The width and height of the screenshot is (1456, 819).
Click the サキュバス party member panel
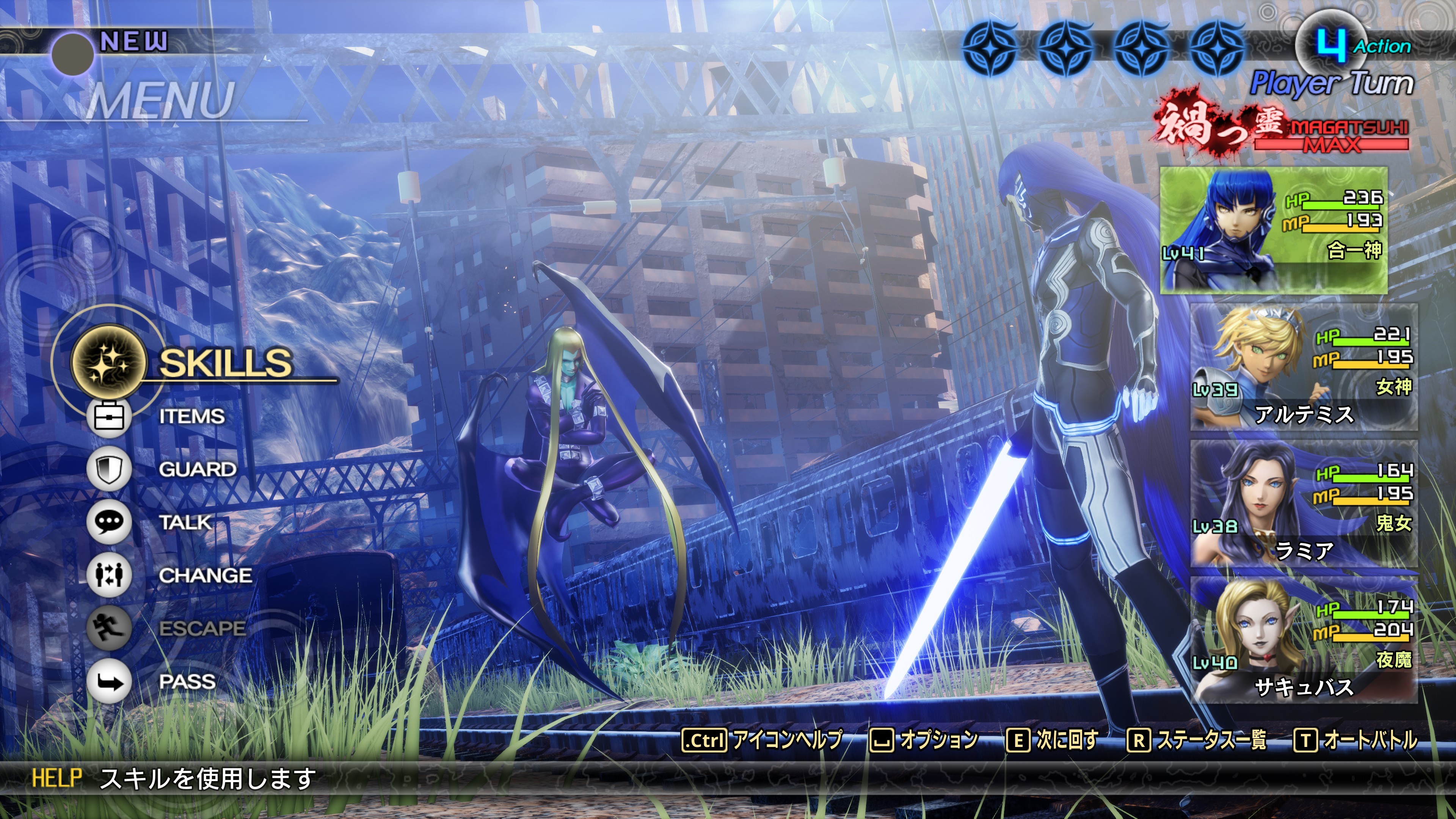pos(1304,640)
